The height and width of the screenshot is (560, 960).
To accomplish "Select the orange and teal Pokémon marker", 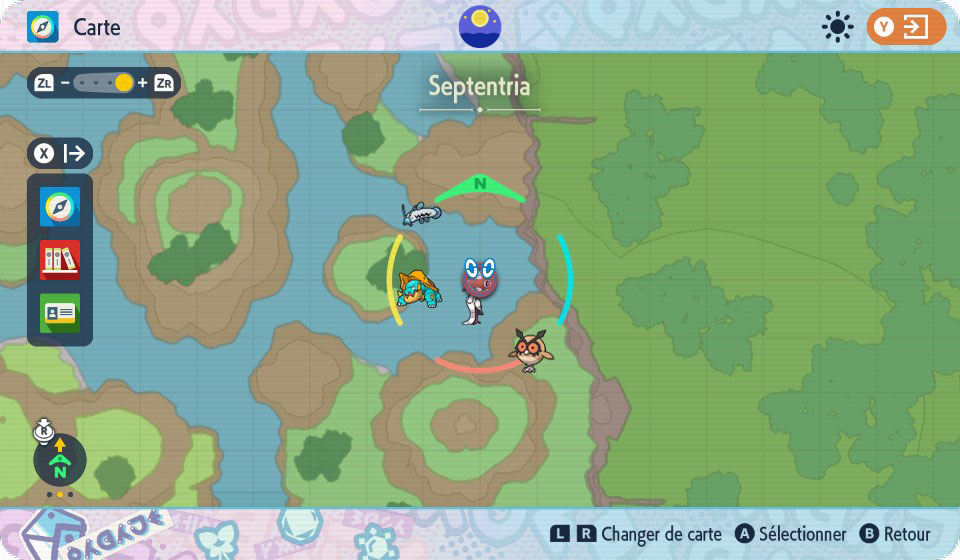I will [418, 290].
